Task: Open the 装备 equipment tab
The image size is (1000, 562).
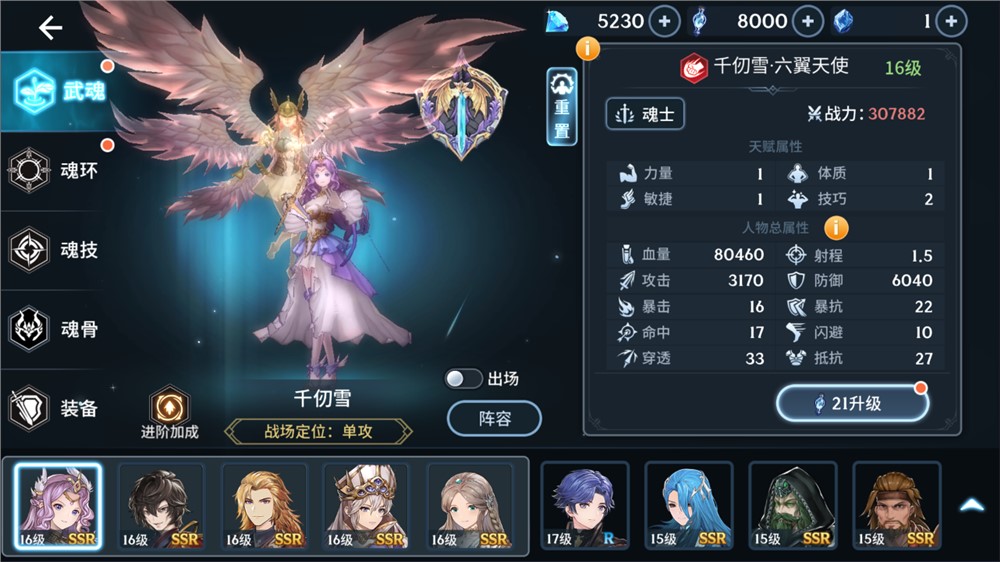Action: pos(58,408)
